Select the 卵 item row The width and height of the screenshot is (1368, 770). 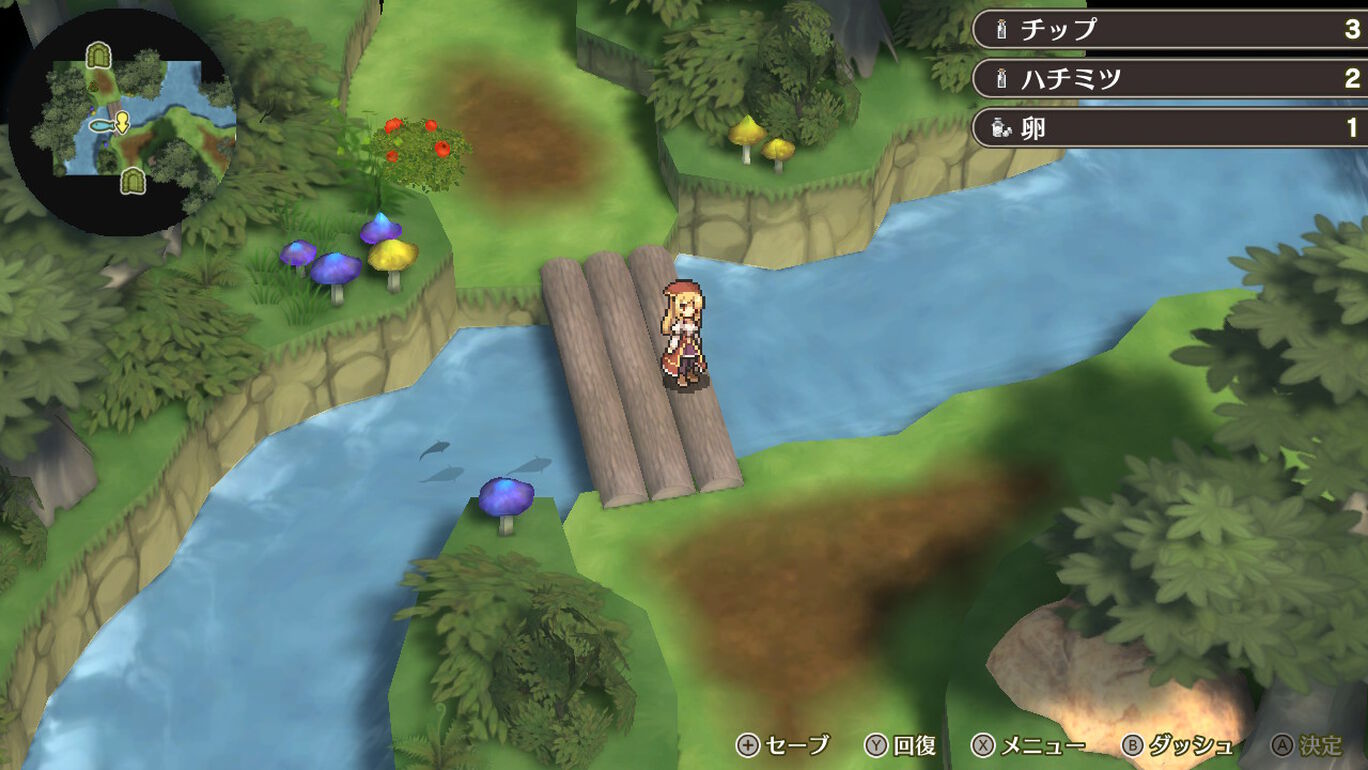1170,127
